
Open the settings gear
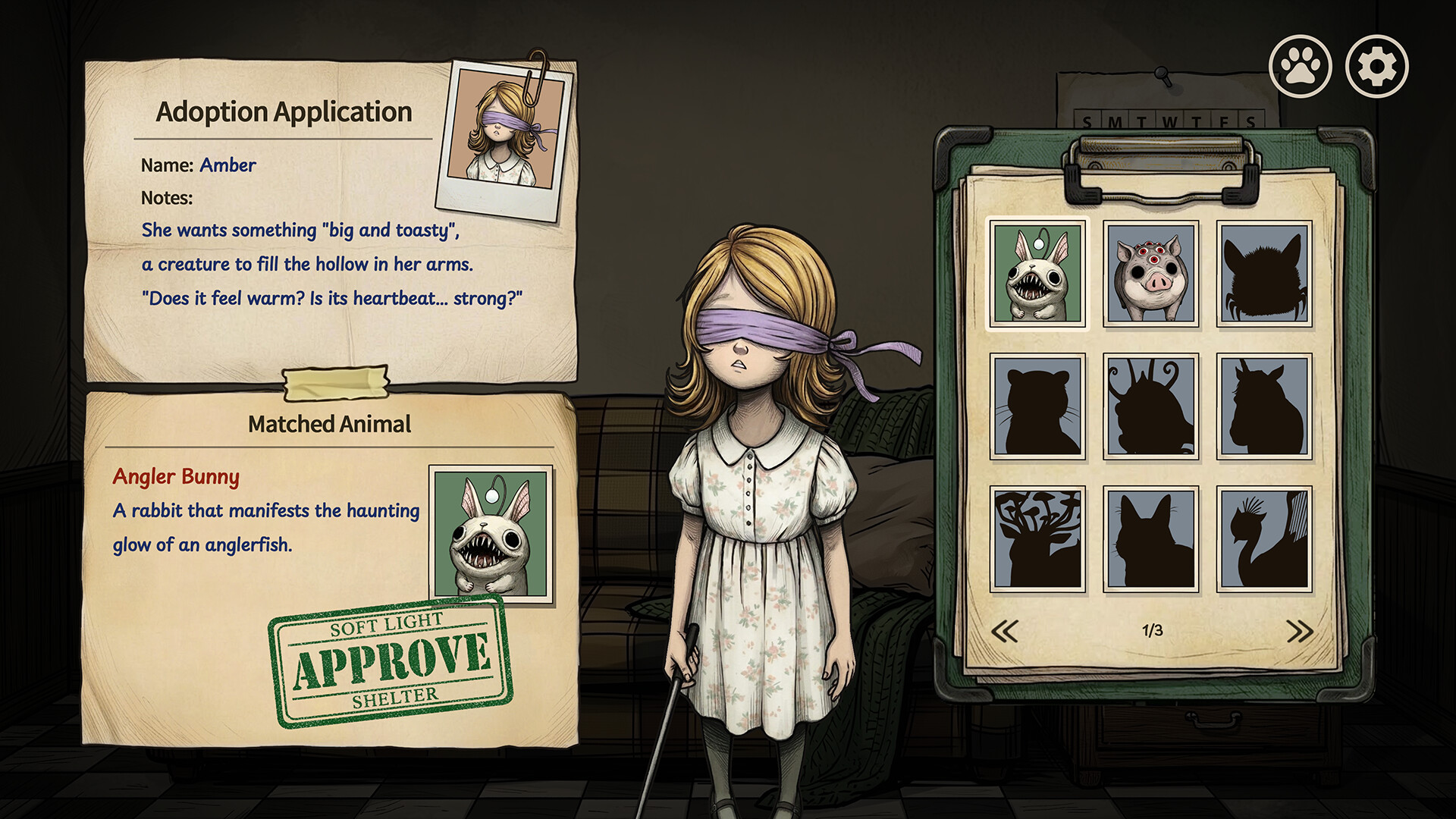1376,66
